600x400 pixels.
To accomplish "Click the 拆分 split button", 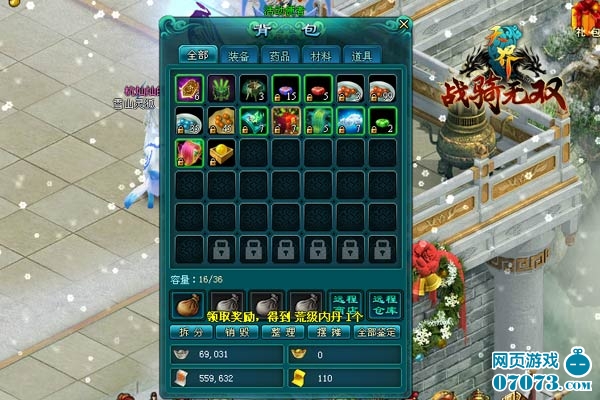I will (x=192, y=331).
